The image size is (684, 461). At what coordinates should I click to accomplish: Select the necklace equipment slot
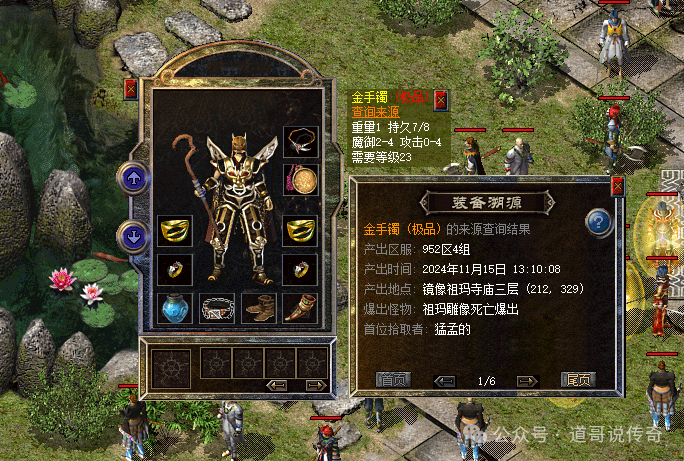(x=300, y=142)
